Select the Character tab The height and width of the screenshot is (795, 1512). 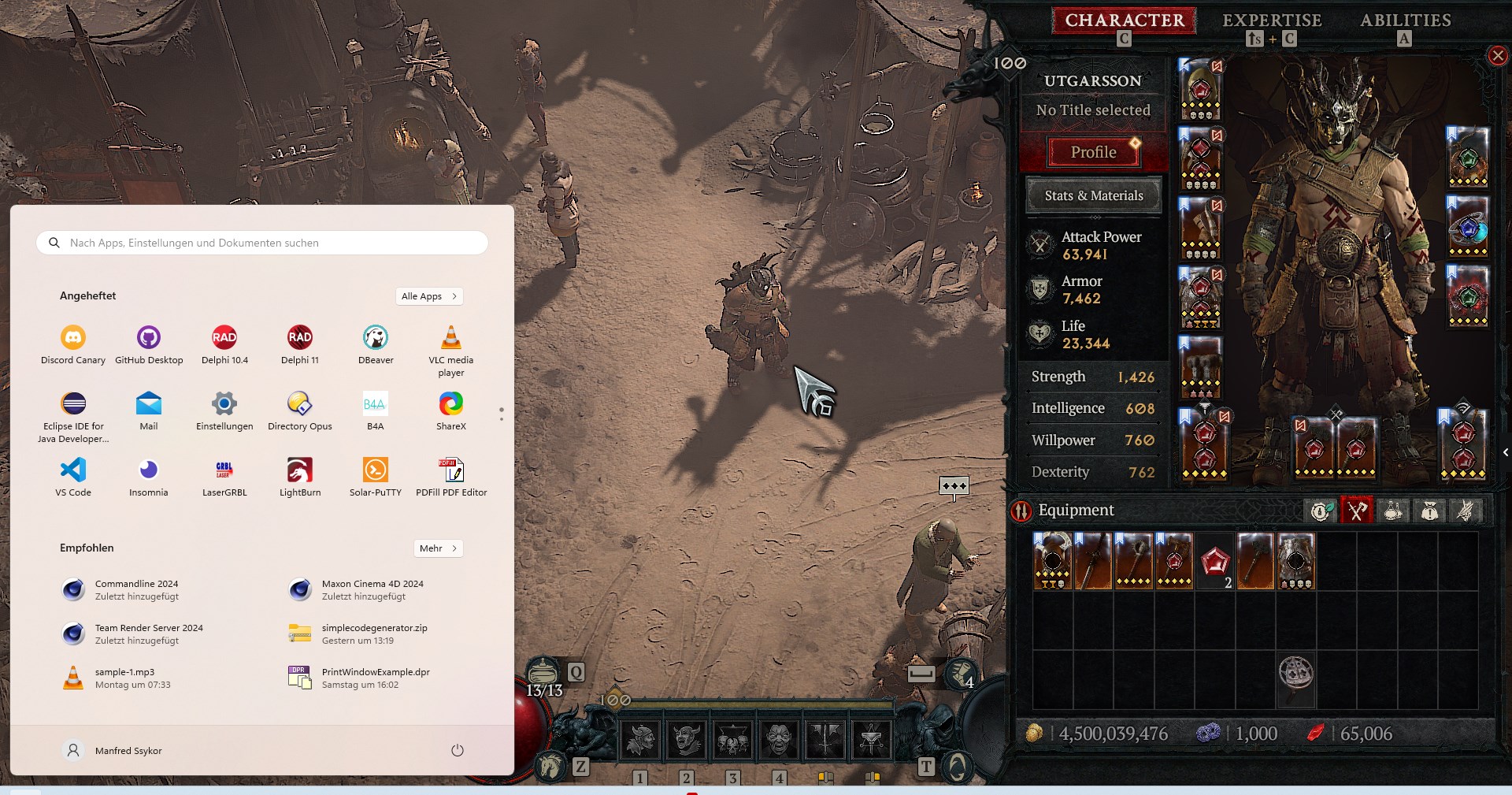coord(1124,20)
